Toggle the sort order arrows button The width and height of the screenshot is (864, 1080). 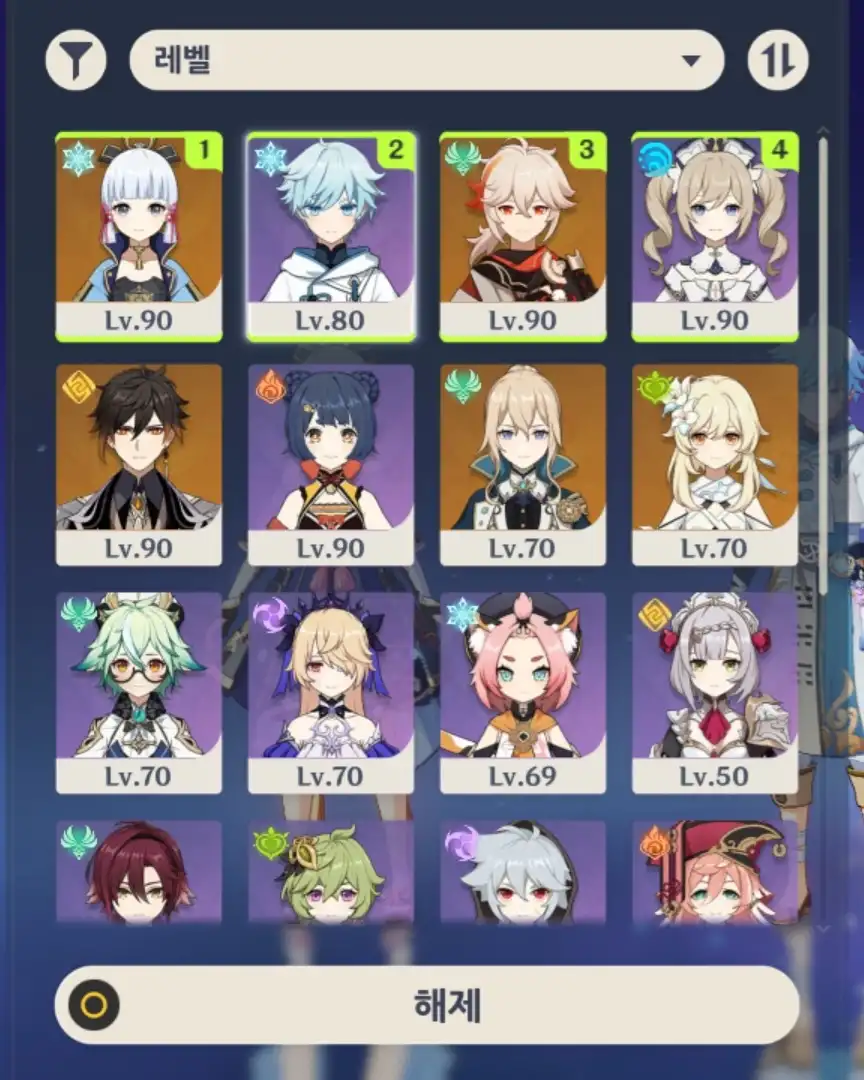(x=778, y=60)
